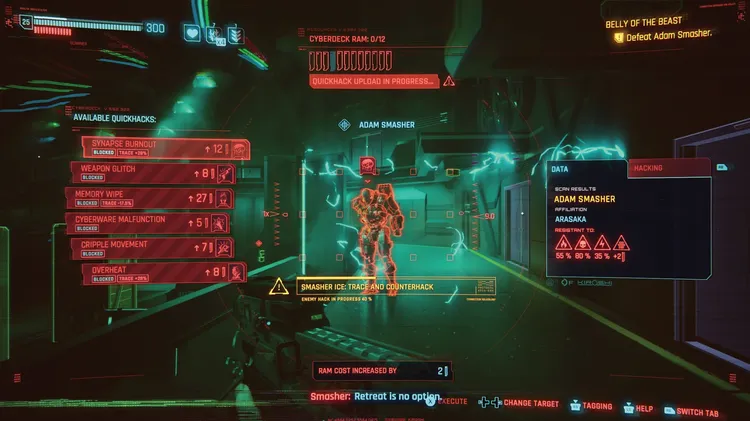Activate the Overheat quickhack
This screenshot has height=421, width=750.
point(162,270)
